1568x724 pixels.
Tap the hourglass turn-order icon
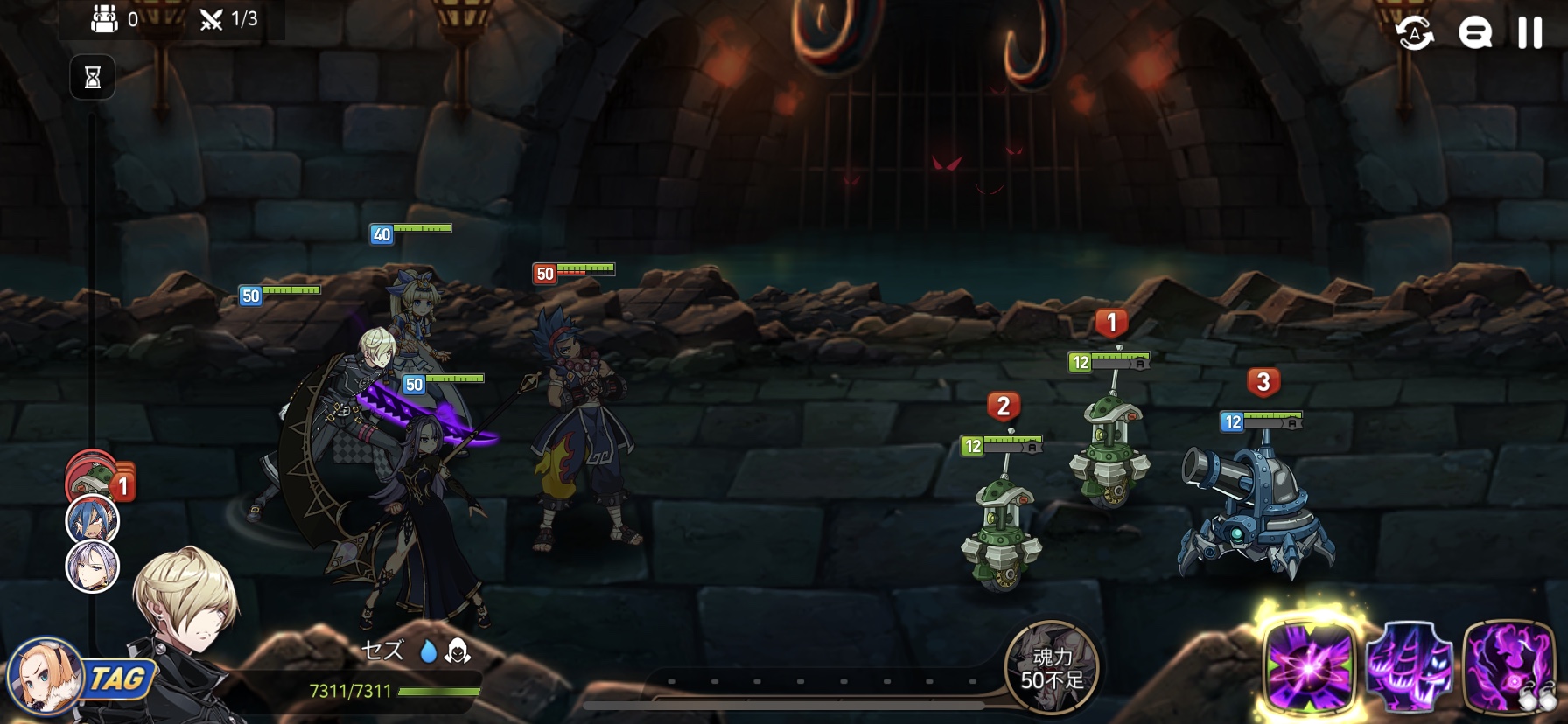pyautogui.click(x=93, y=79)
